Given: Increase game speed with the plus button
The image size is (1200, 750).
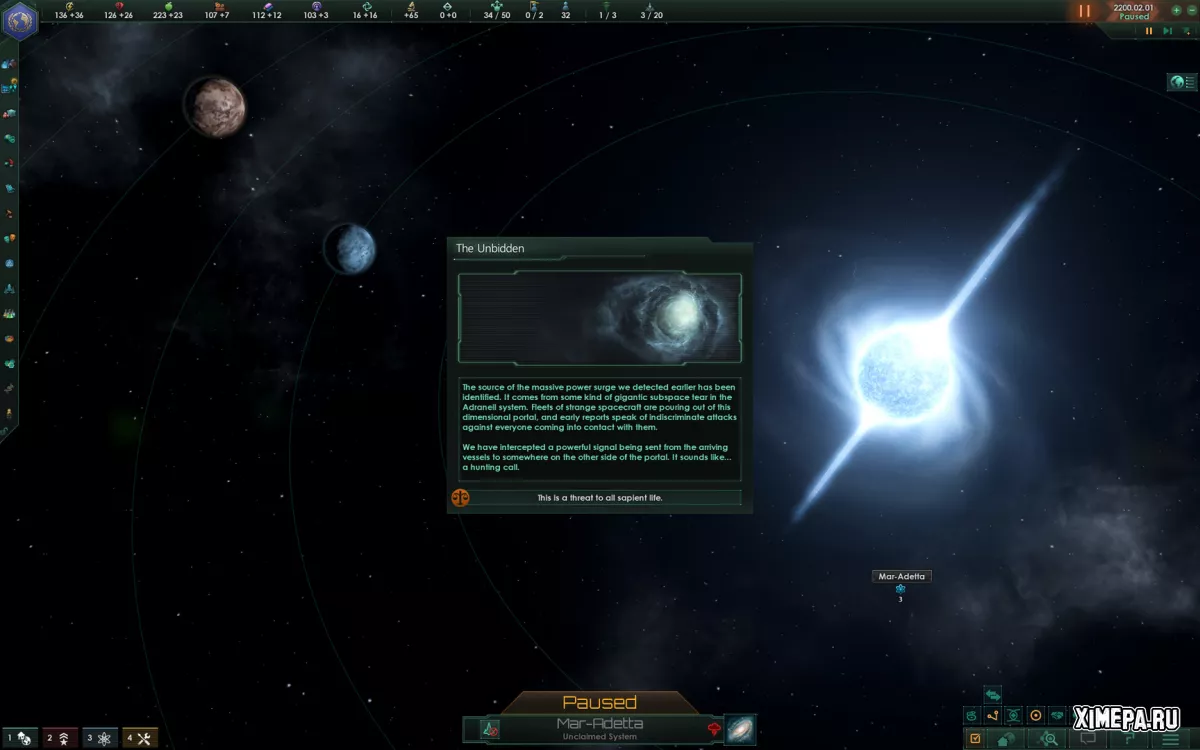Looking at the screenshot, I should point(1176,11).
